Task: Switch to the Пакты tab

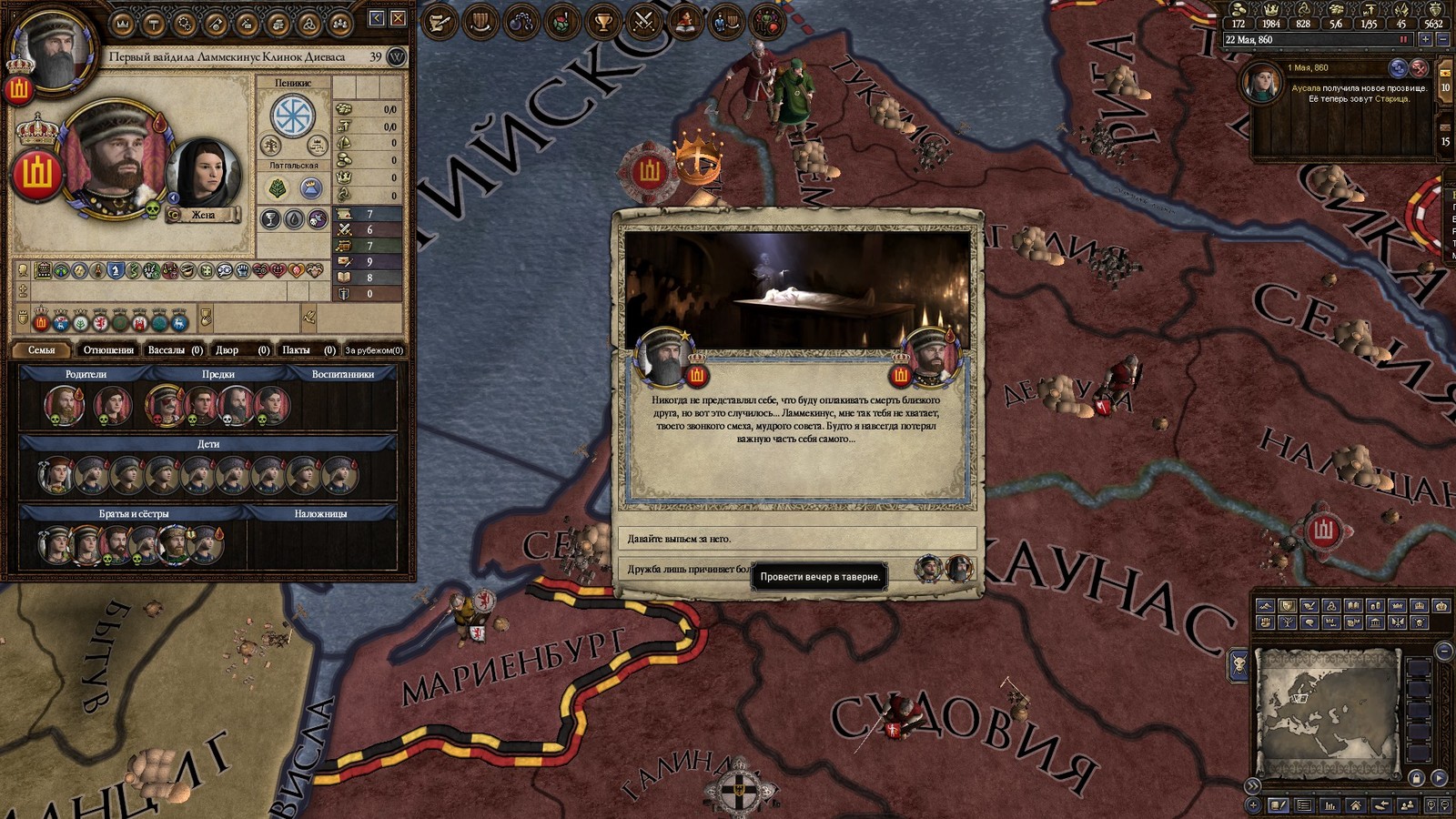Action: coord(308,350)
